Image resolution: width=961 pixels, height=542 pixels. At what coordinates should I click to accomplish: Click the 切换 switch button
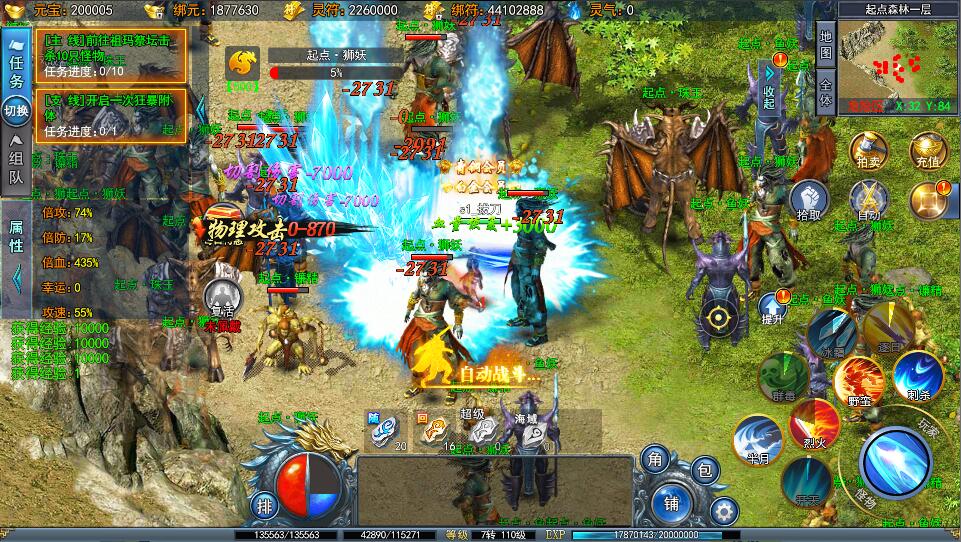(15, 110)
